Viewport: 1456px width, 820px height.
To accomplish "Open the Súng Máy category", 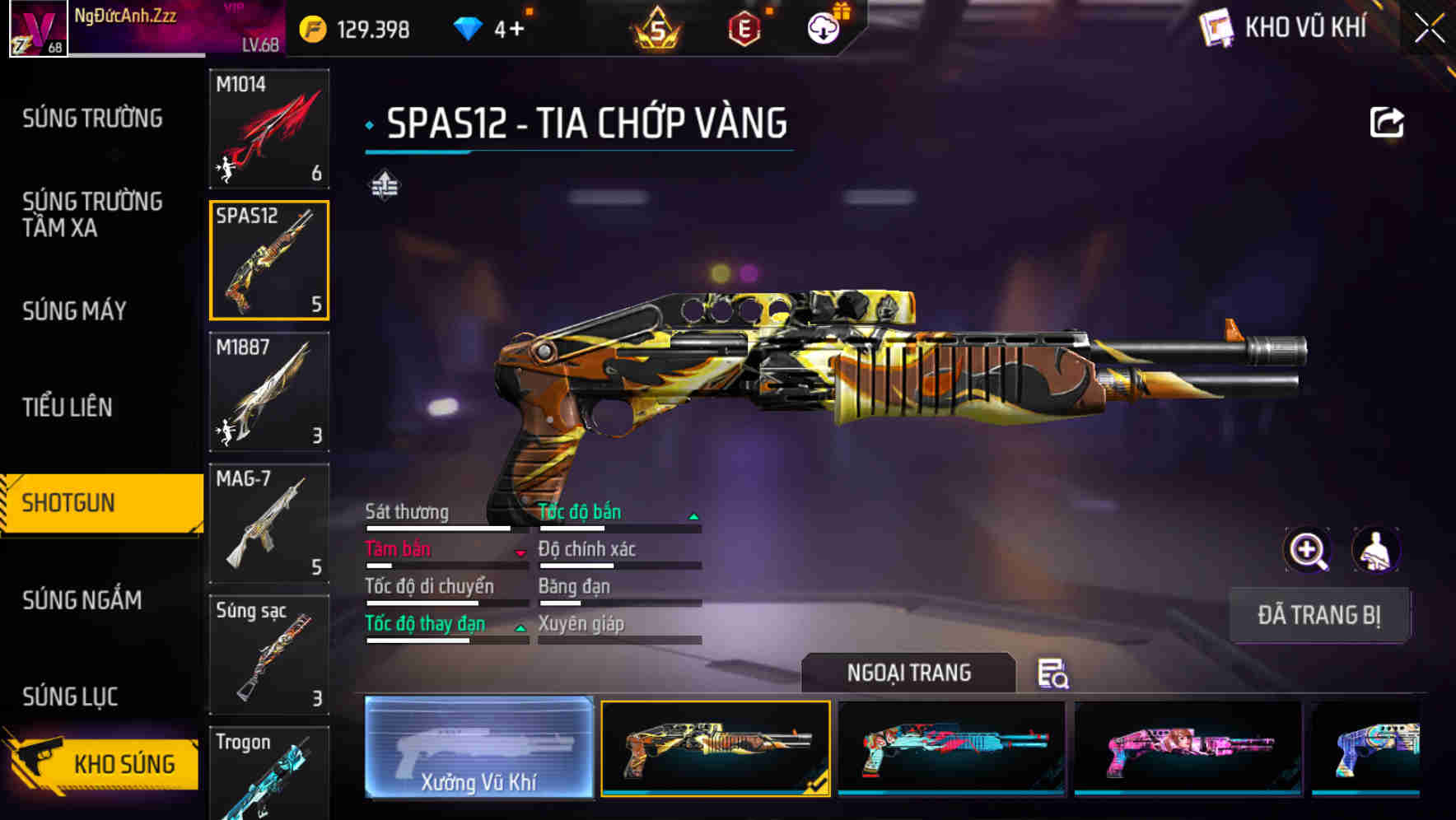I will [x=74, y=310].
